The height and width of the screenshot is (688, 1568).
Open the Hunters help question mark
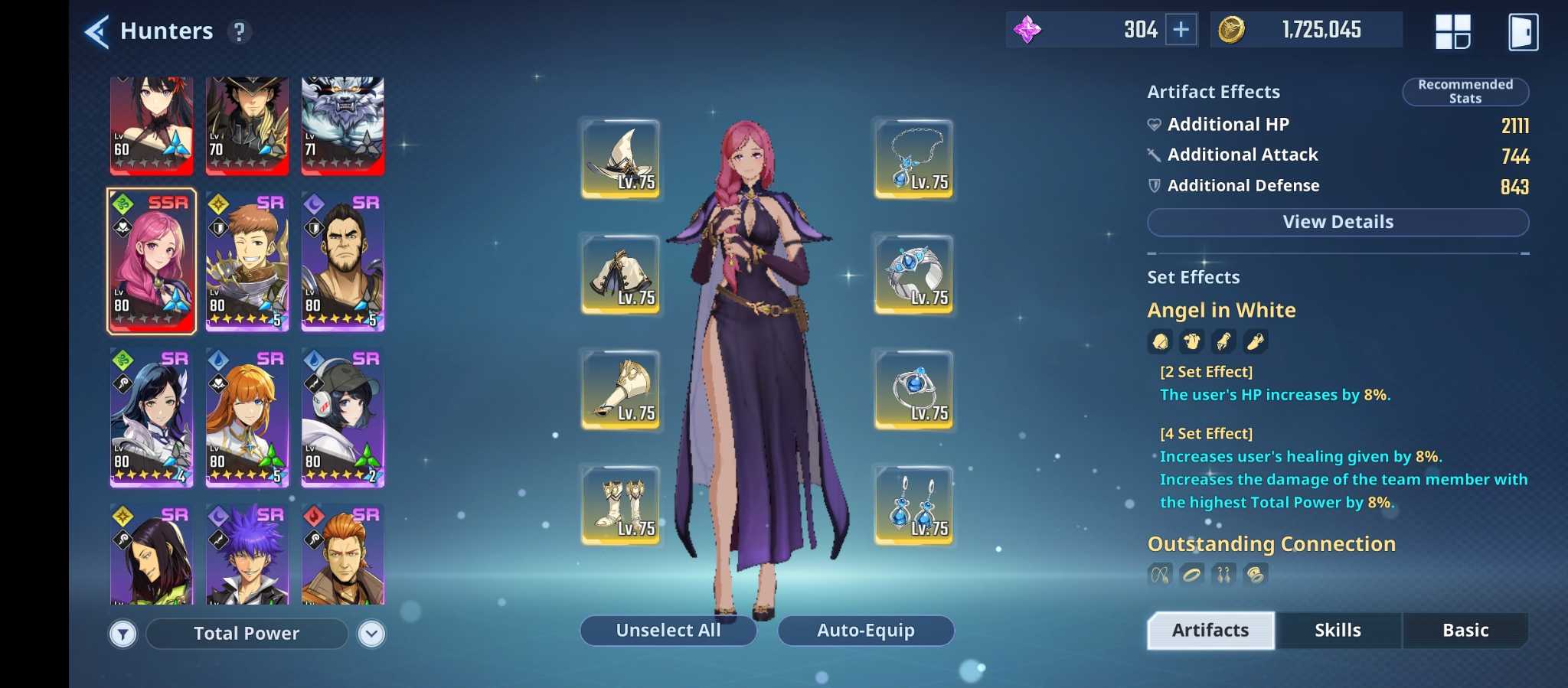[240, 31]
